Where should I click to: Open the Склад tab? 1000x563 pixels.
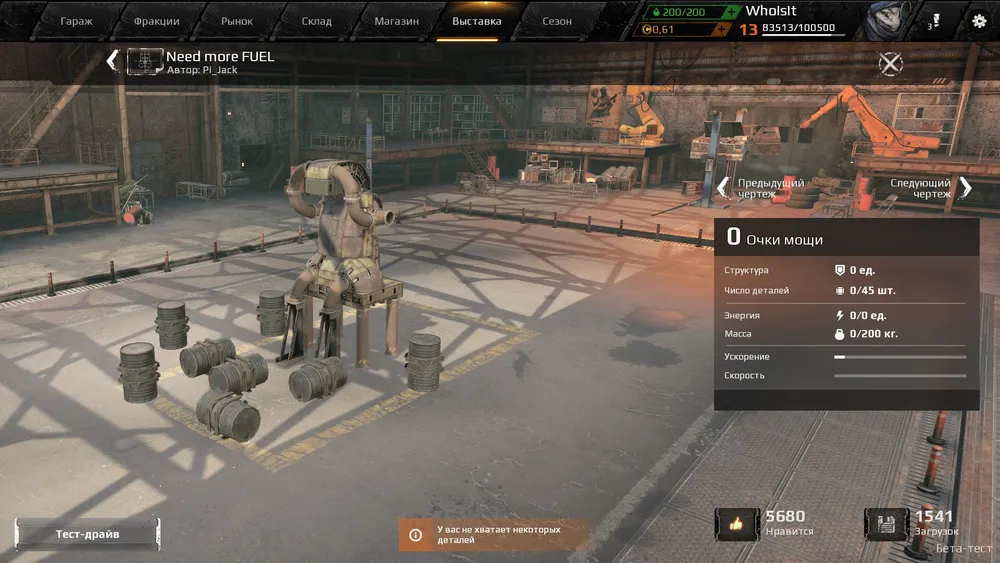point(317,21)
